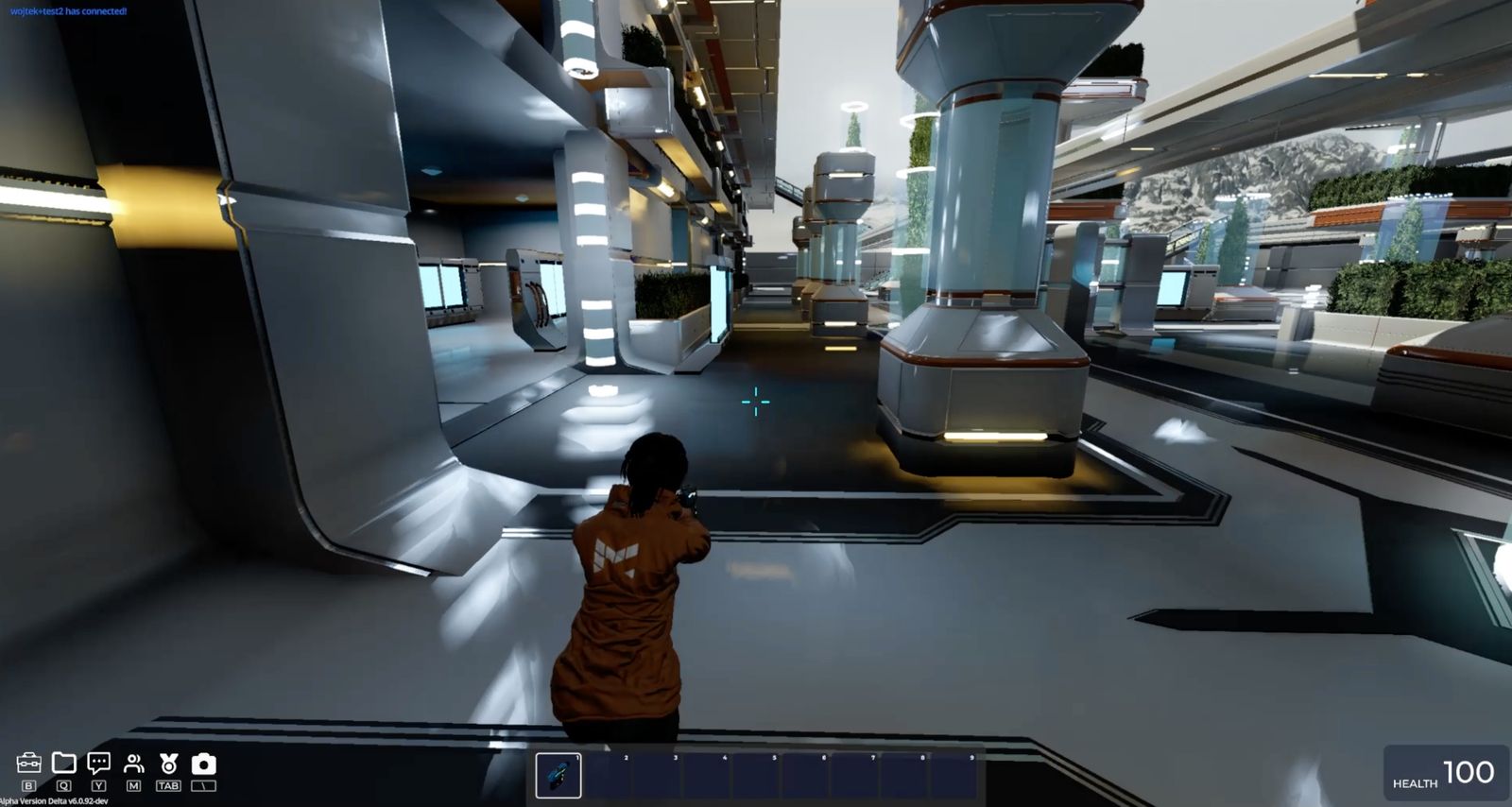Activate the camera screenshot icon
This screenshot has width=1512, height=807.
(203, 764)
